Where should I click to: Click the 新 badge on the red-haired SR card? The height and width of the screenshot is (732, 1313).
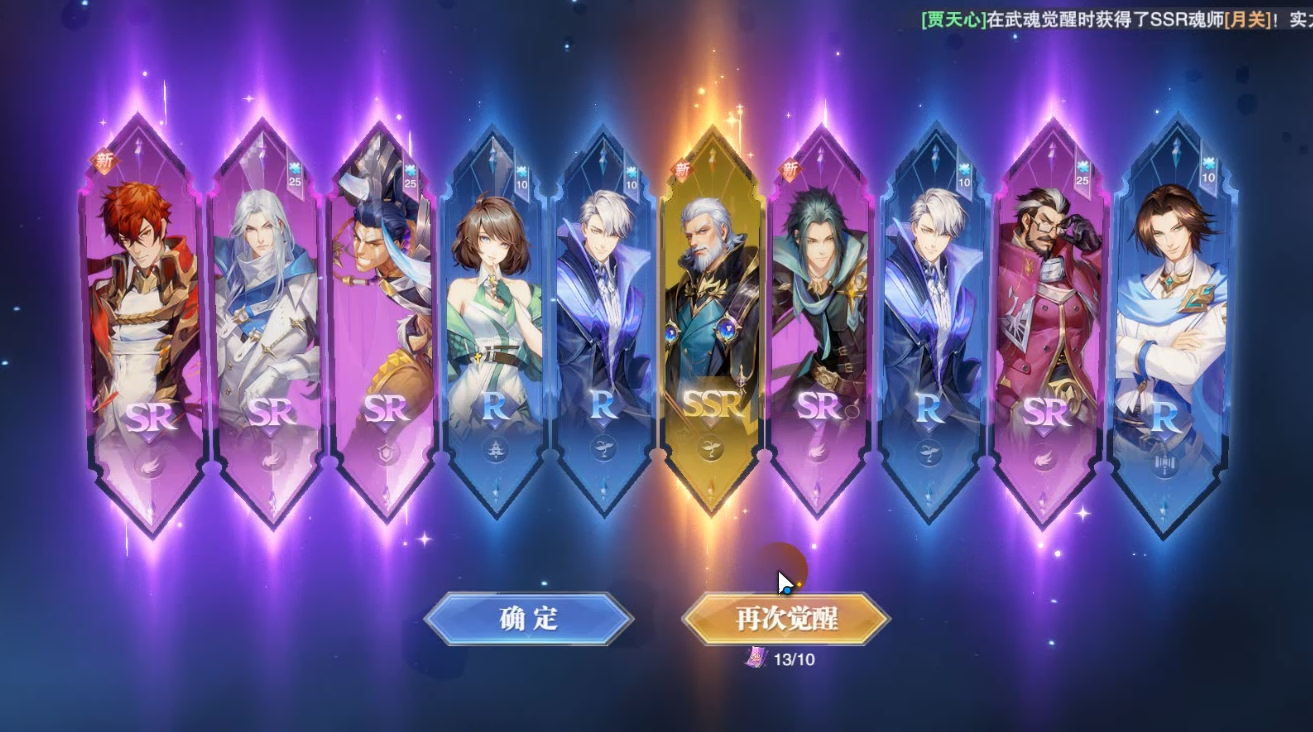(105, 158)
